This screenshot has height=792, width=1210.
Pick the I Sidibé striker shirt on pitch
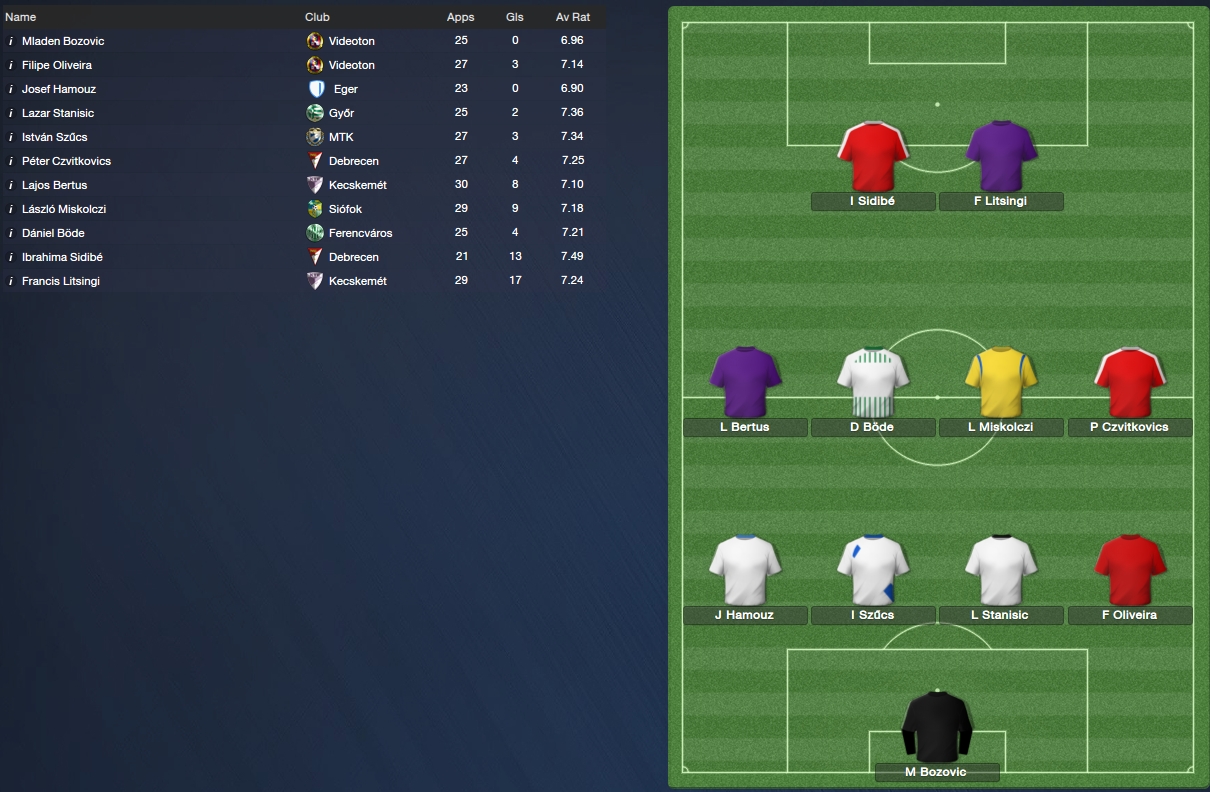pos(873,156)
